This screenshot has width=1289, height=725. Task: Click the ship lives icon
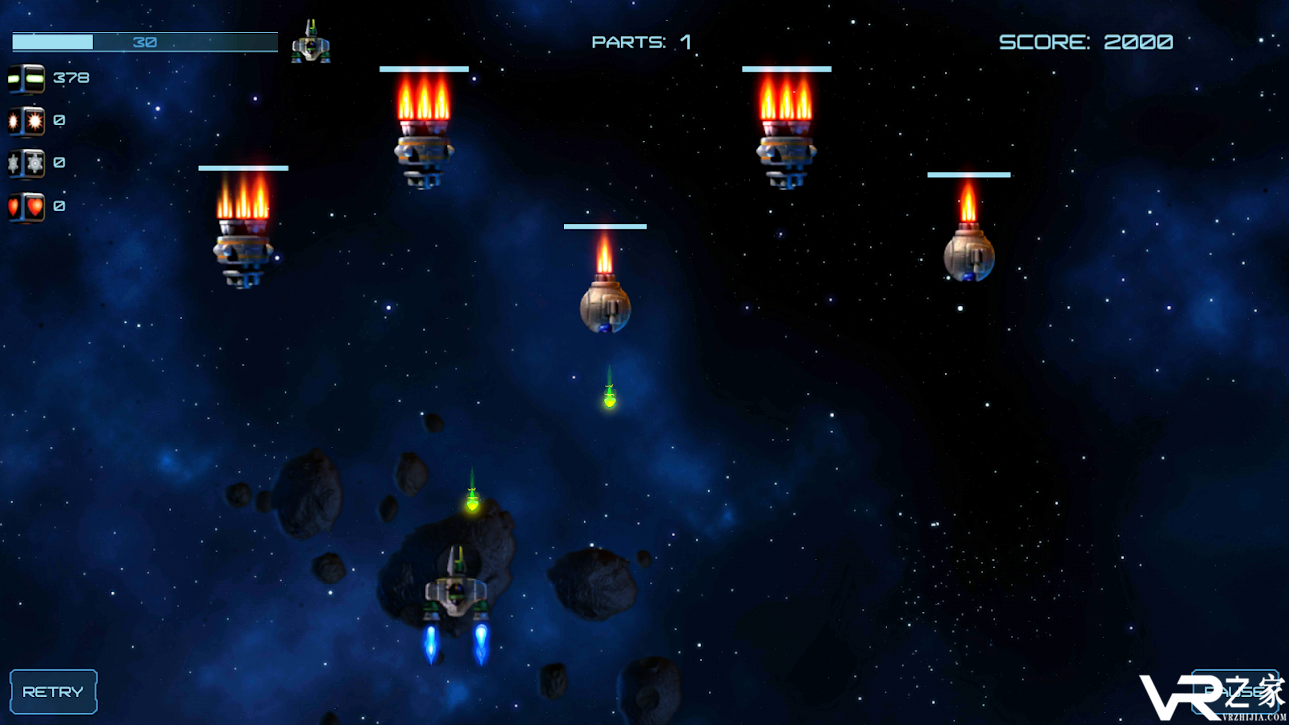[311, 43]
